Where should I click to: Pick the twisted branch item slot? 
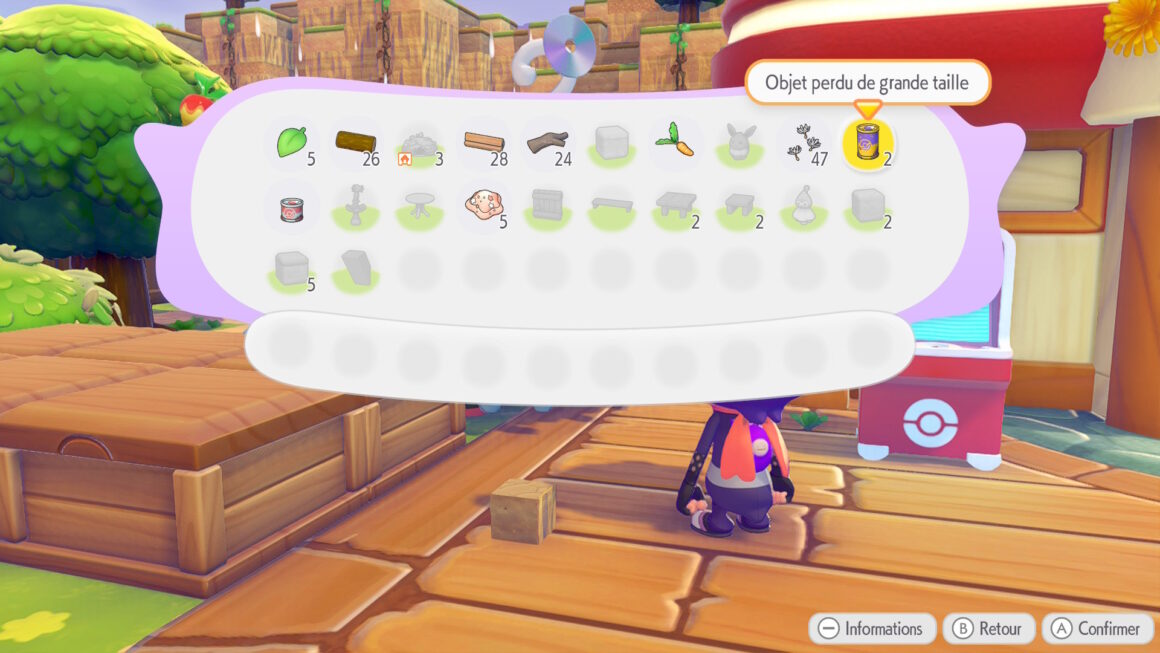point(547,142)
